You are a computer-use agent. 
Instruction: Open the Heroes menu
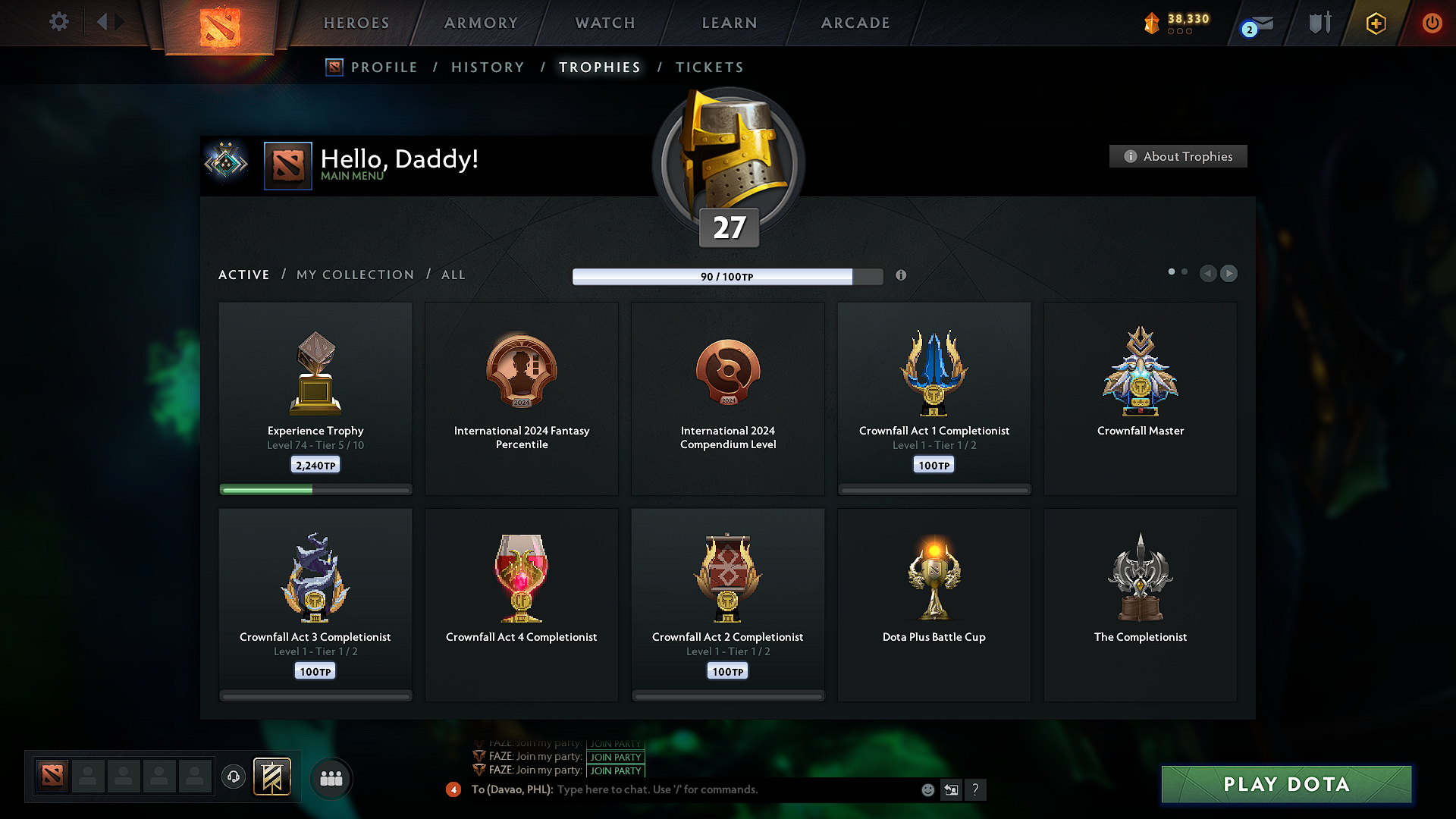[x=356, y=24]
